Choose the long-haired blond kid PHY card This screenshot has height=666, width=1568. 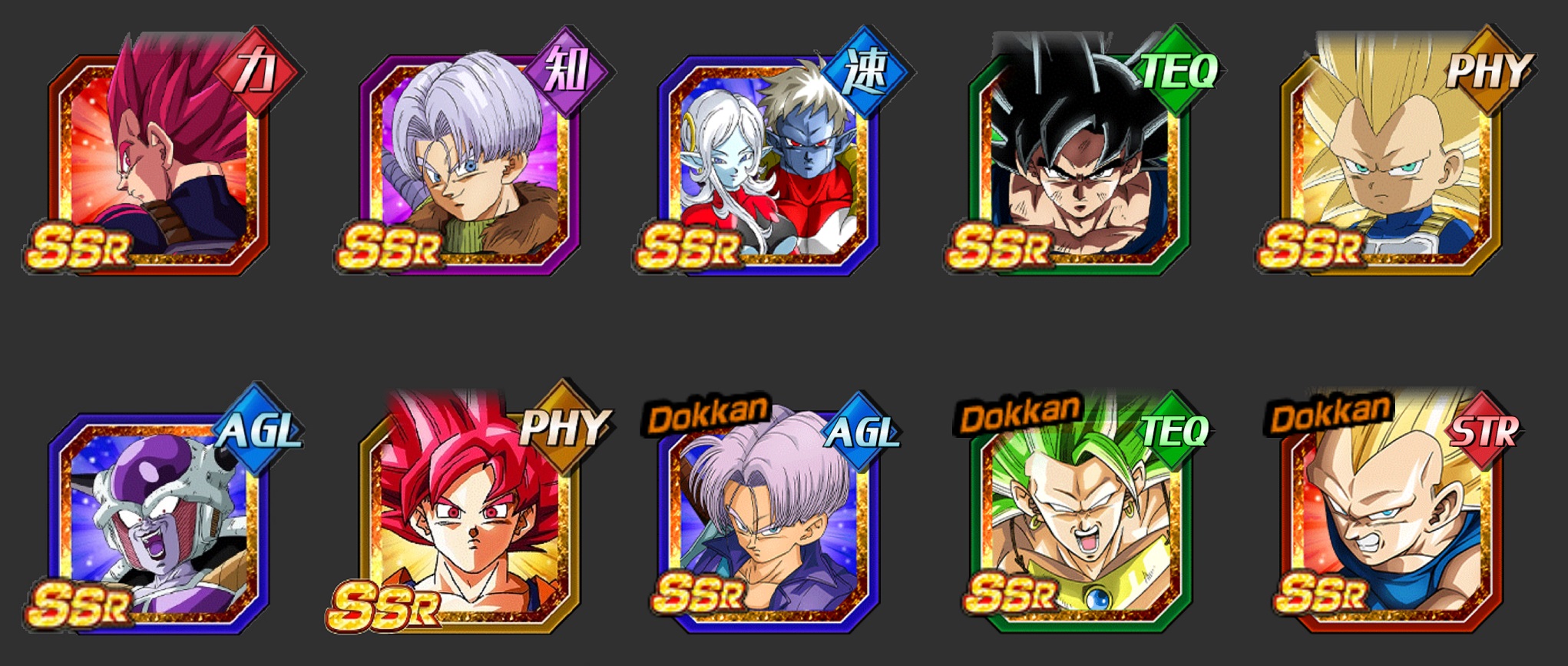point(1390,161)
